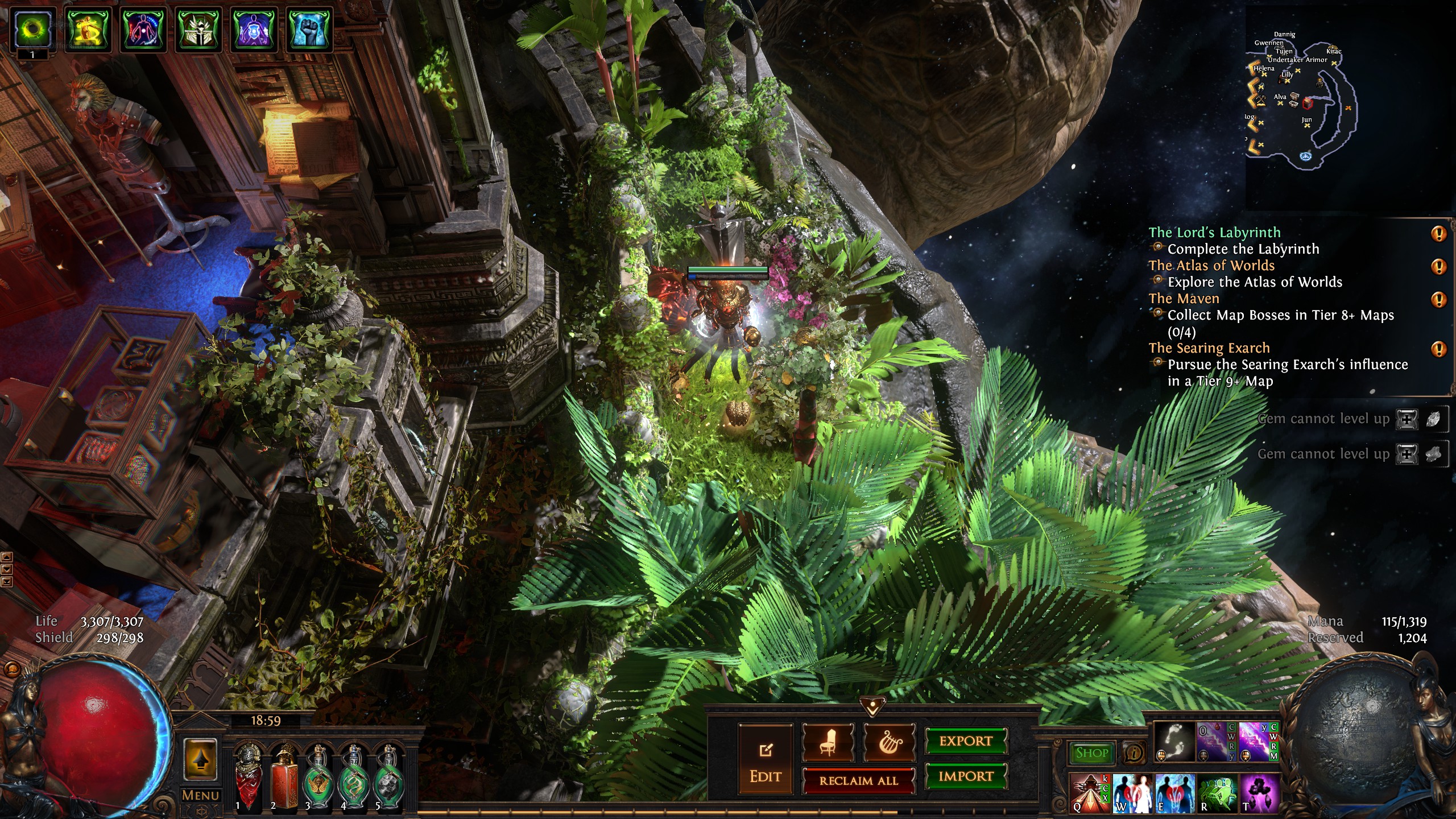
Task: Open the harp music button
Action: [889, 742]
